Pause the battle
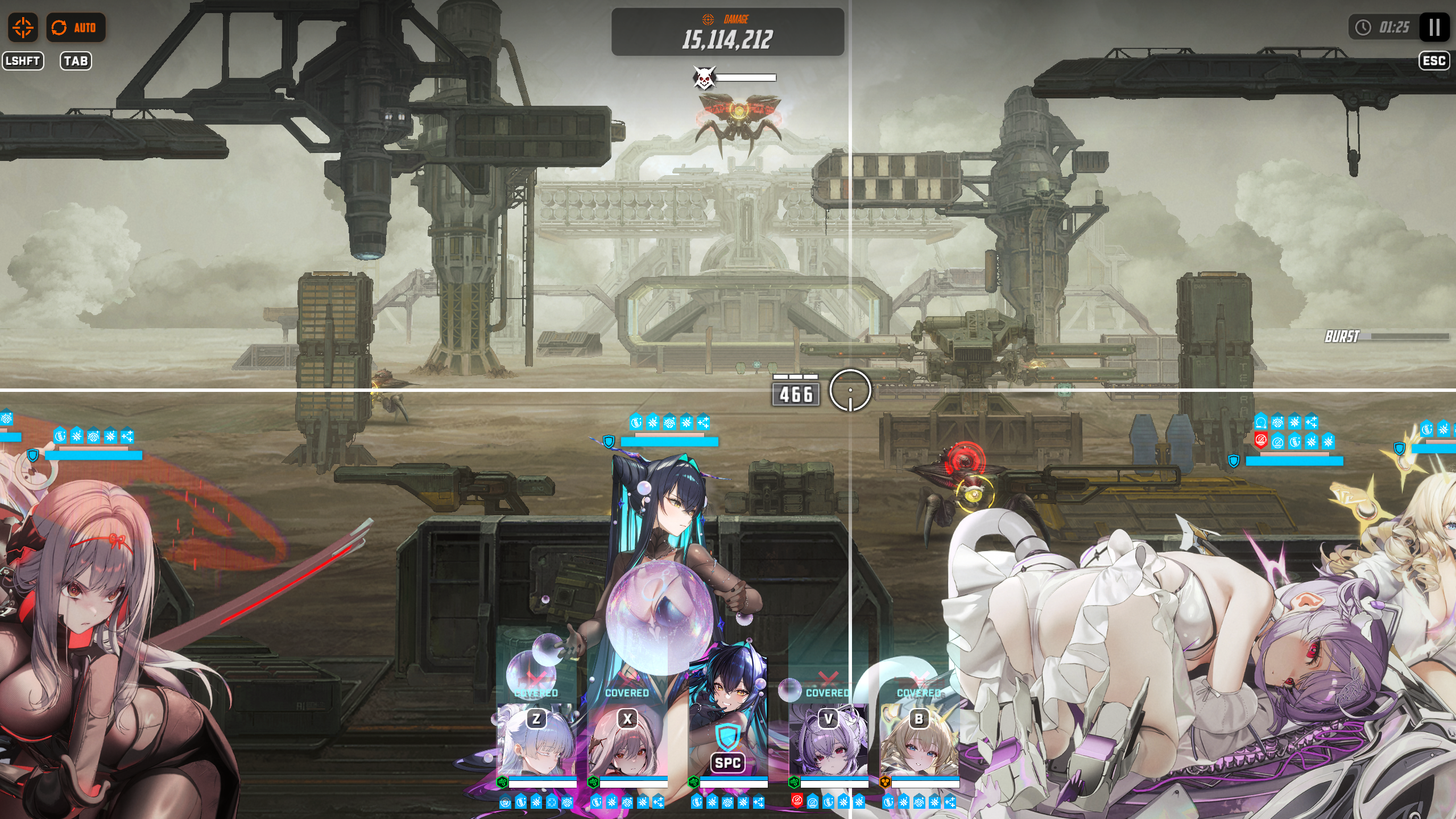The image size is (1456, 819). (1434, 27)
